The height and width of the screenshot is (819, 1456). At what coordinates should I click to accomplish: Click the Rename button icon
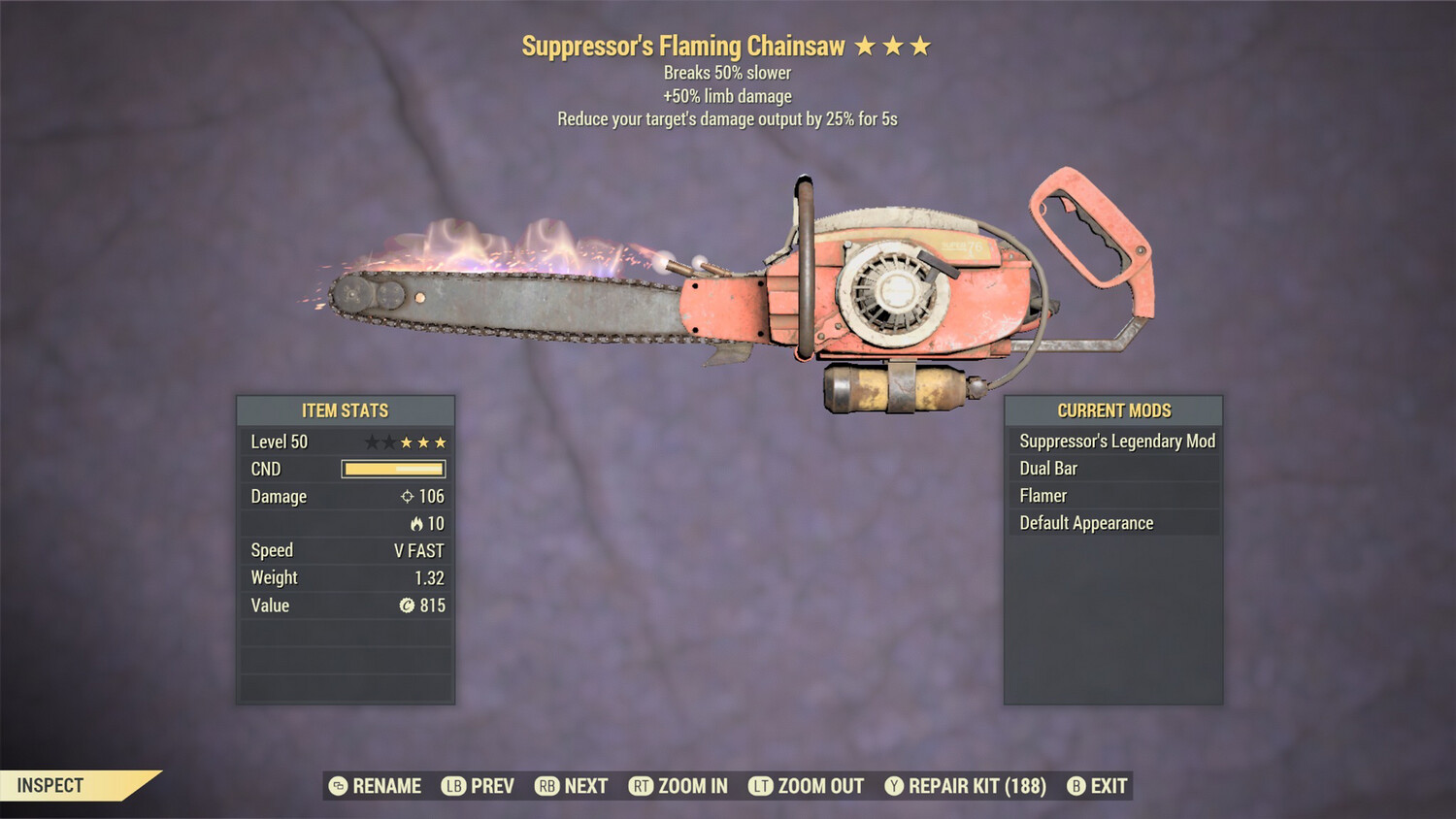[337, 786]
